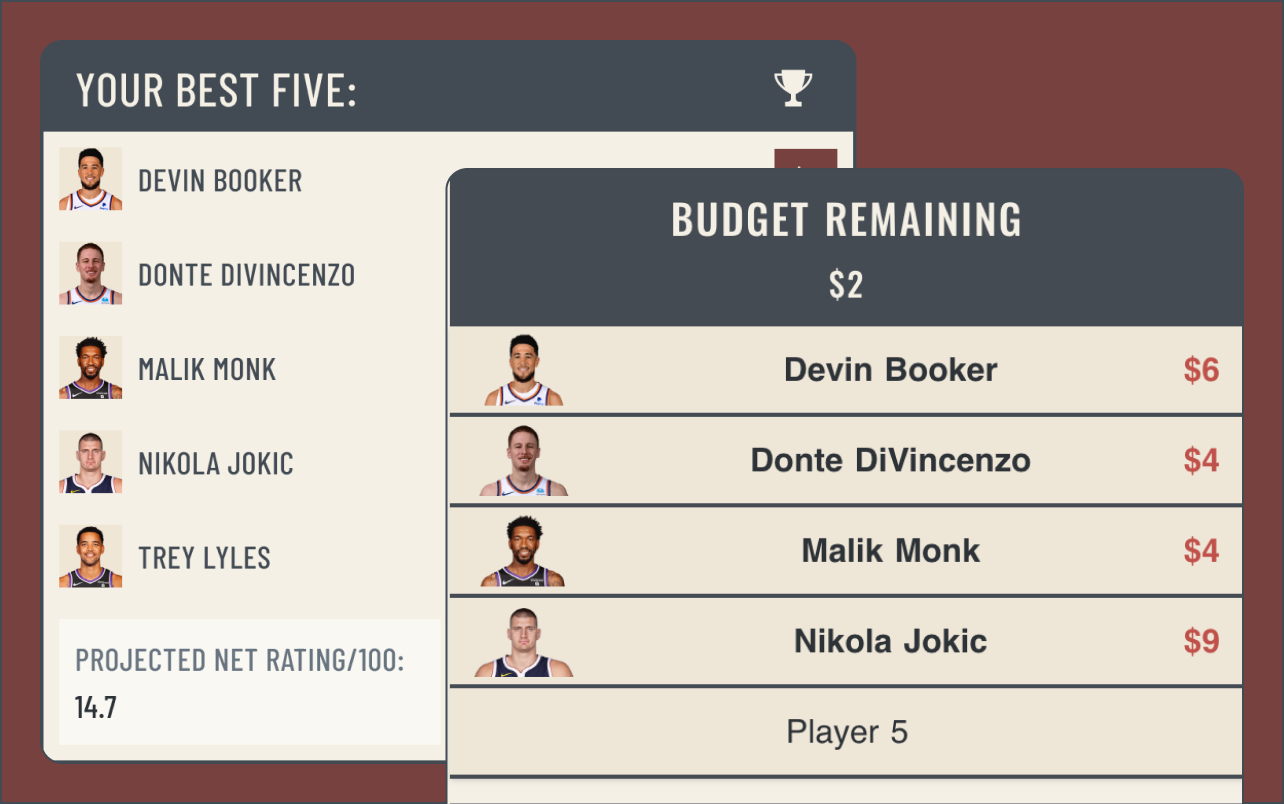Pick Malik Monk in the Best Five list
Viewport: 1284px width, 804px height.
click(207, 370)
